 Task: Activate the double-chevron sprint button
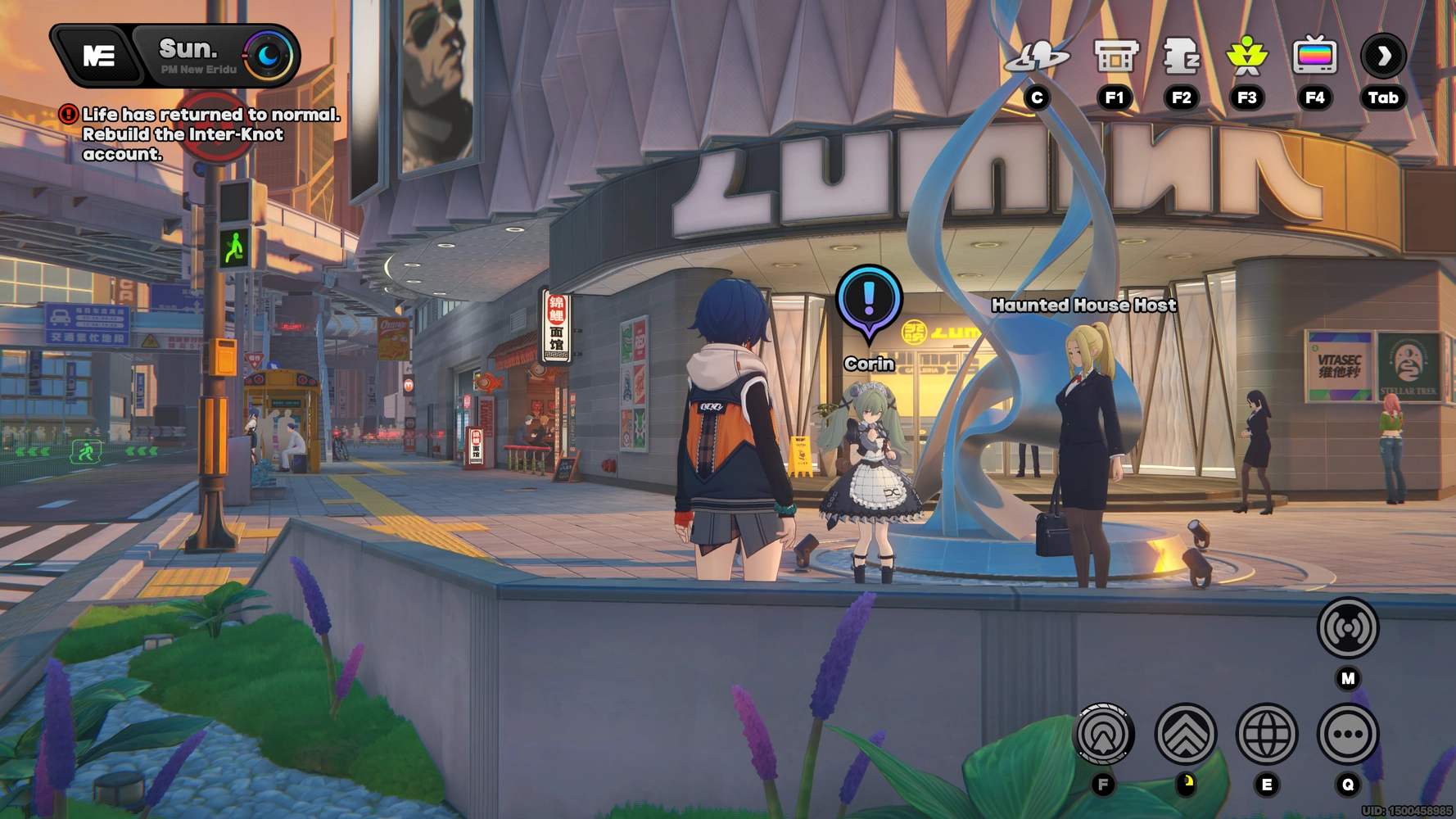pyautogui.click(x=1185, y=735)
